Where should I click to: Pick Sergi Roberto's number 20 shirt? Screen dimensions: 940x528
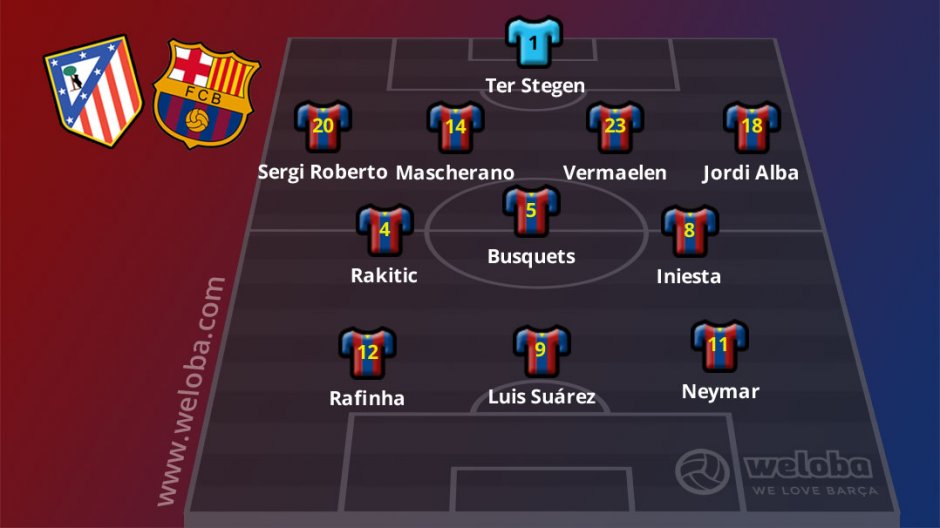pyautogui.click(x=322, y=127)
